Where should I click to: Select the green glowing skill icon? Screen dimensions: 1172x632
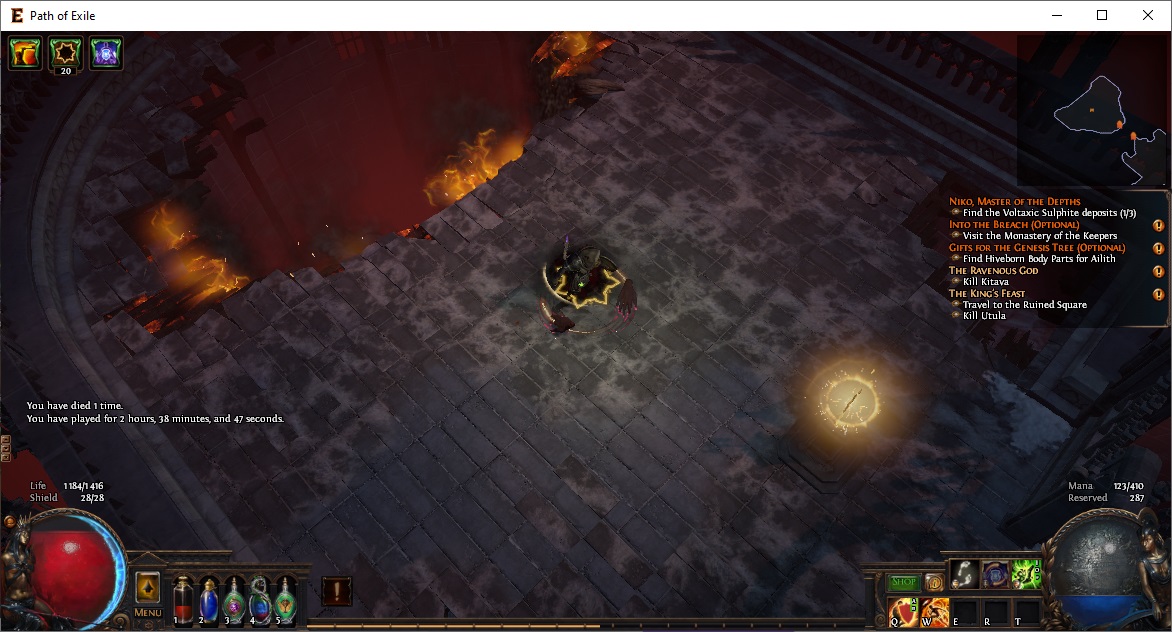1026,573
